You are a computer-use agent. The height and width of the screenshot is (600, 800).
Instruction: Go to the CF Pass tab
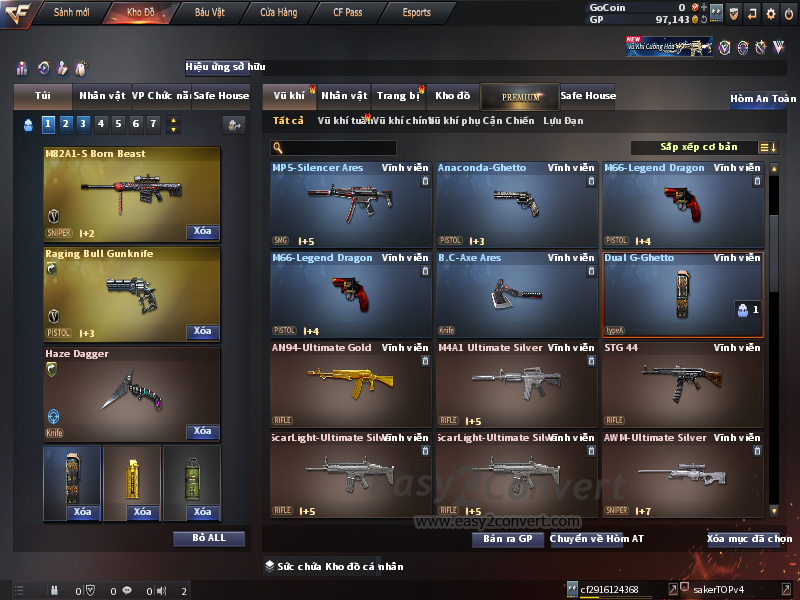point(350,13)
